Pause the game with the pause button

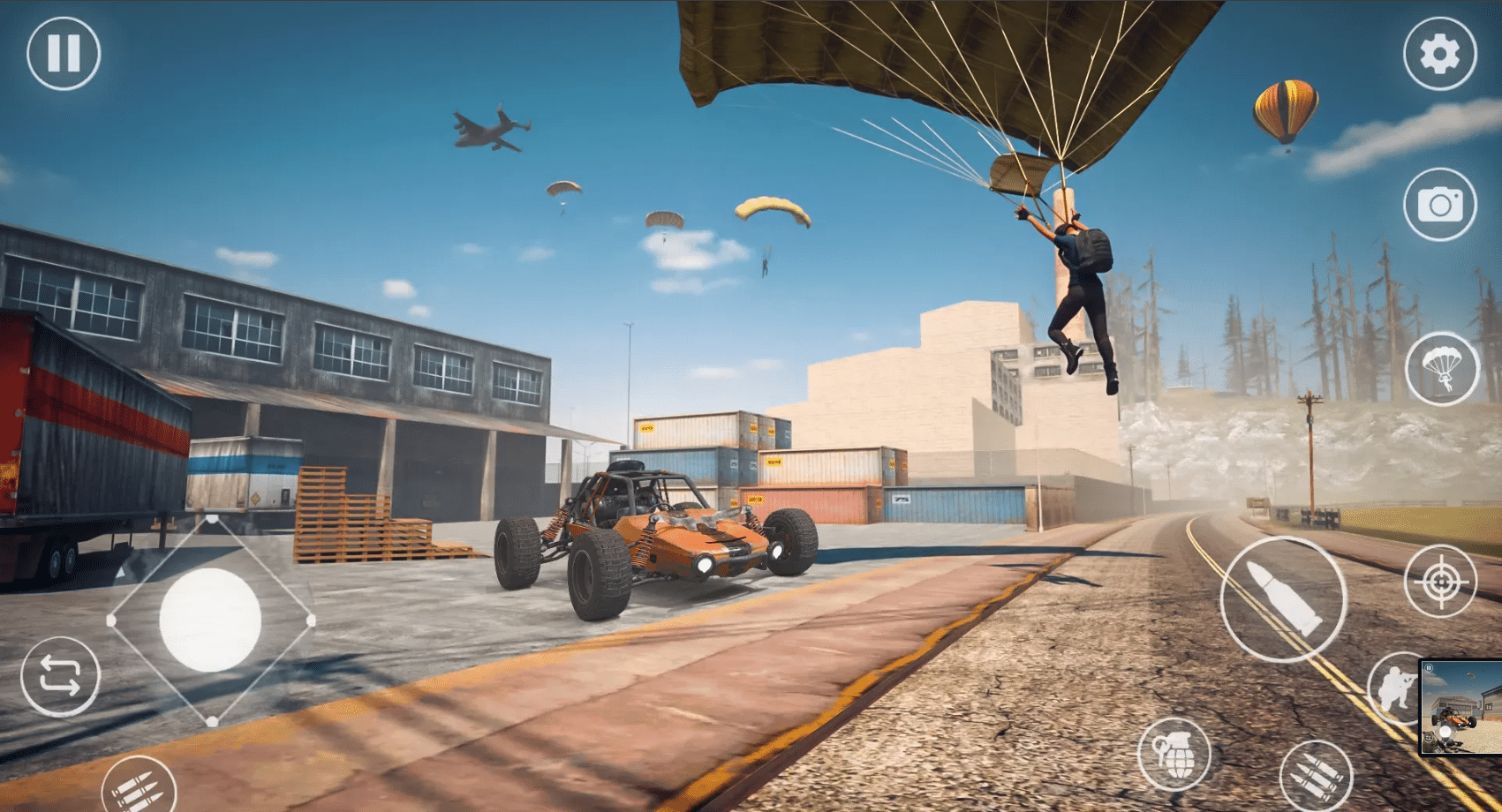tap(64, 53)
